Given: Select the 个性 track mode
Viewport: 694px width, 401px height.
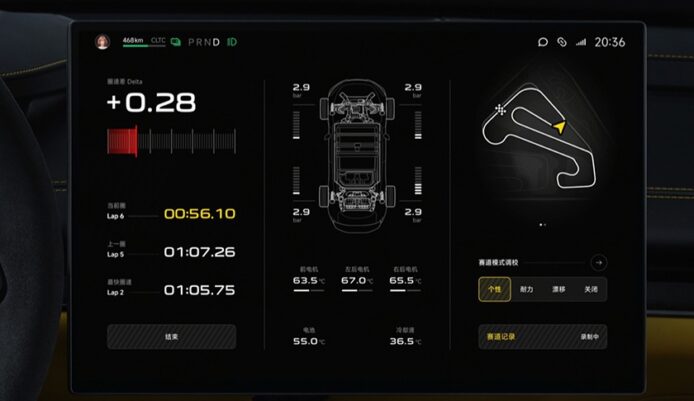Looking at the screenshot, I should [494, 289].
